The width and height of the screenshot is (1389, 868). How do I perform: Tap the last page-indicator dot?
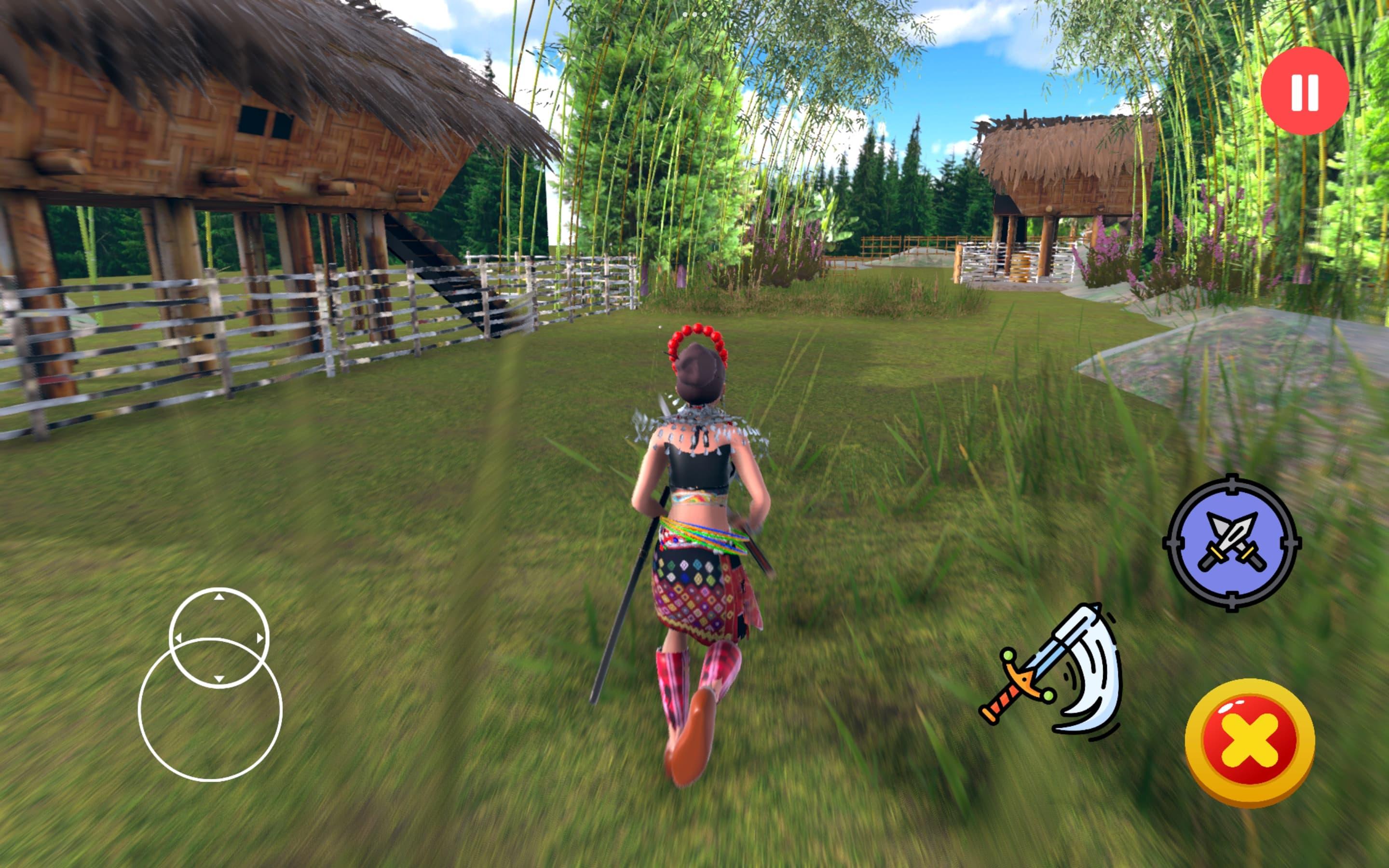[x=704, y=15]
